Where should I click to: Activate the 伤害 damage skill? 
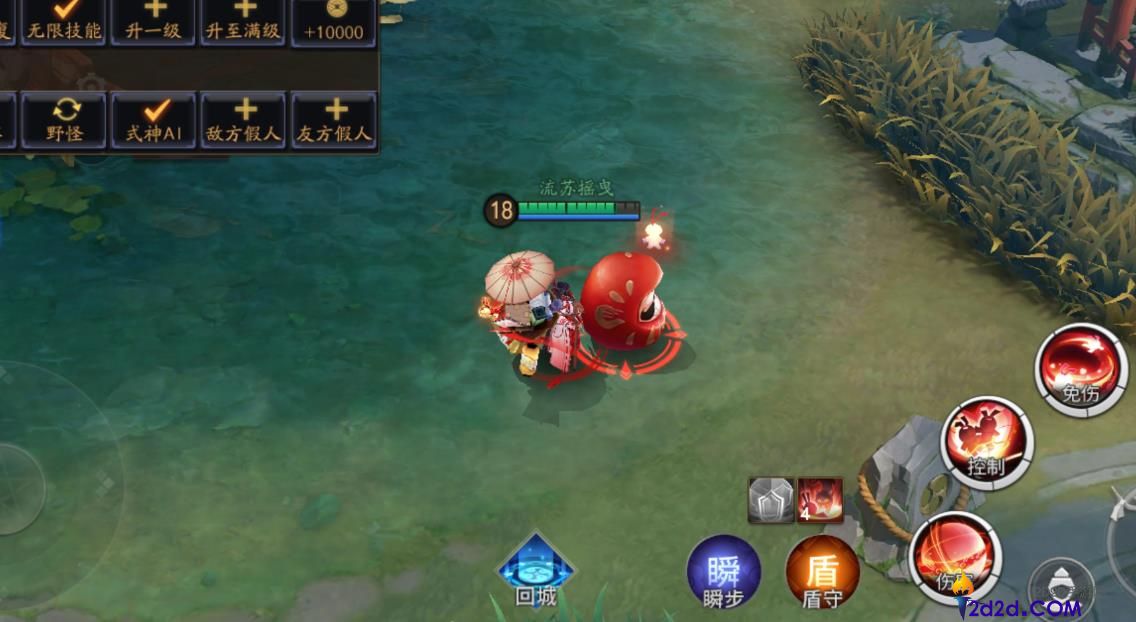[955, 557]
